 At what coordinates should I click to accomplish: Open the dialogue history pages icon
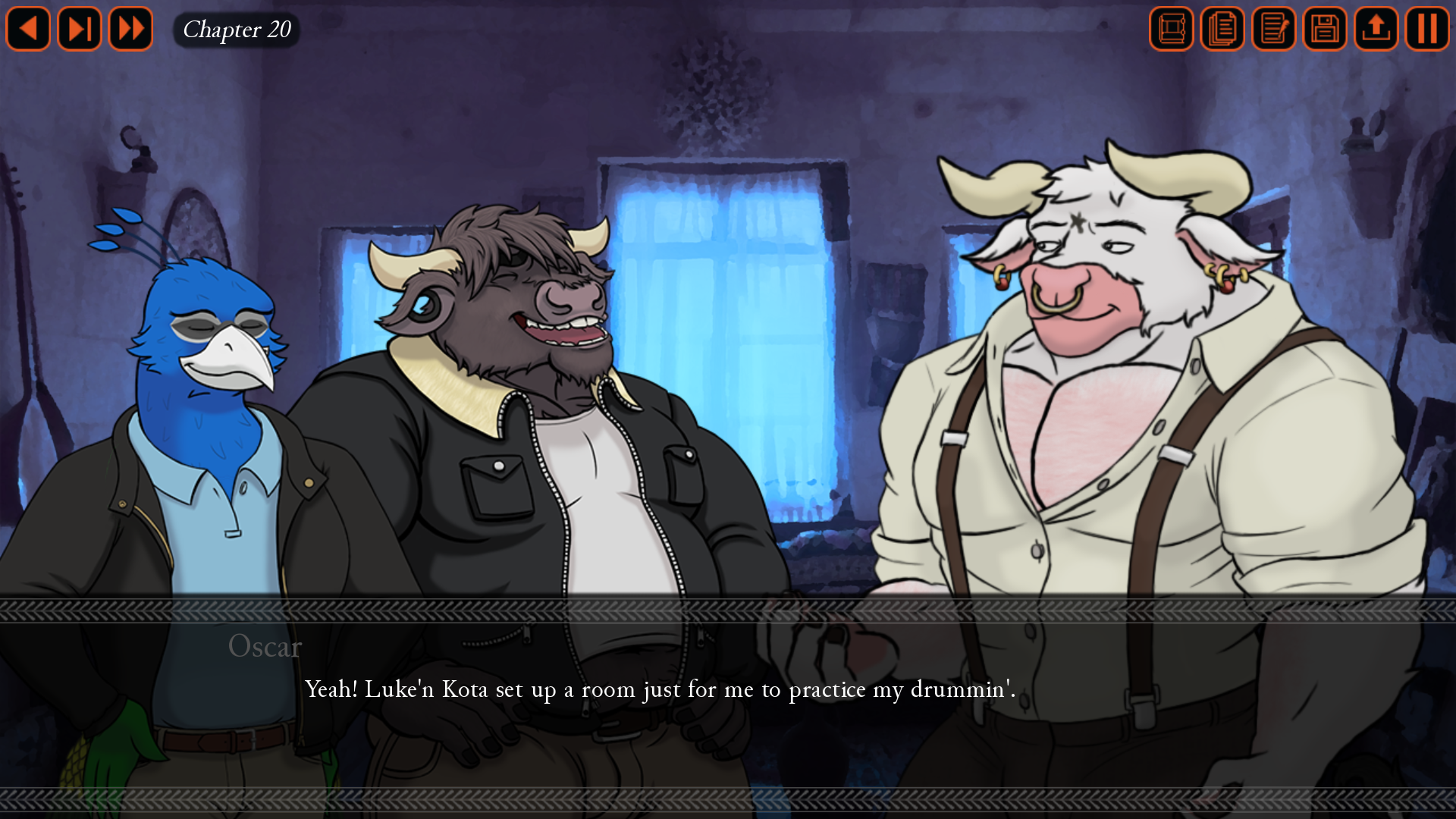(1222, 29)
